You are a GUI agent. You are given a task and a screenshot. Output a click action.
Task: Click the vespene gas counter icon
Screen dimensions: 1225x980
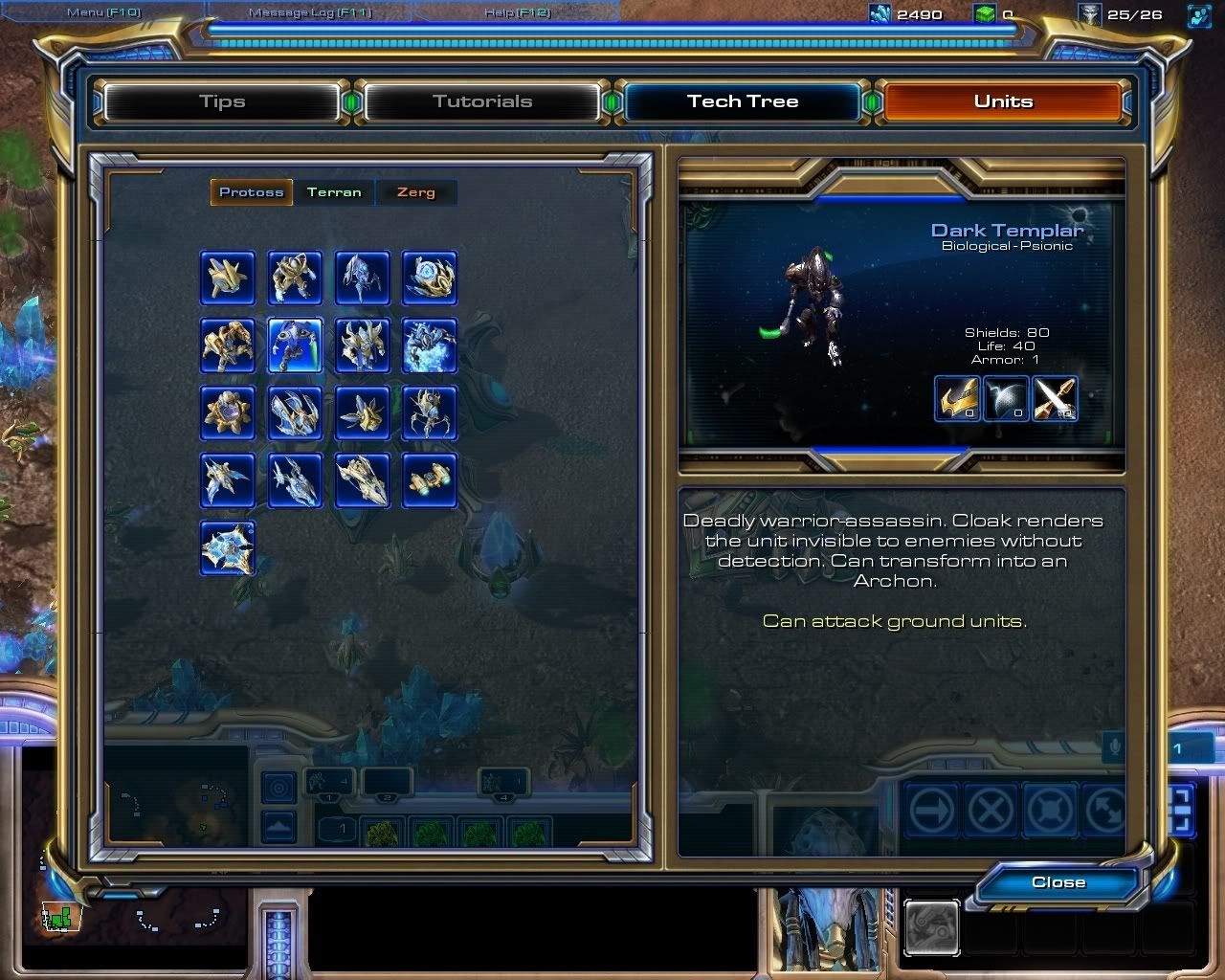(x=983, y=14)
